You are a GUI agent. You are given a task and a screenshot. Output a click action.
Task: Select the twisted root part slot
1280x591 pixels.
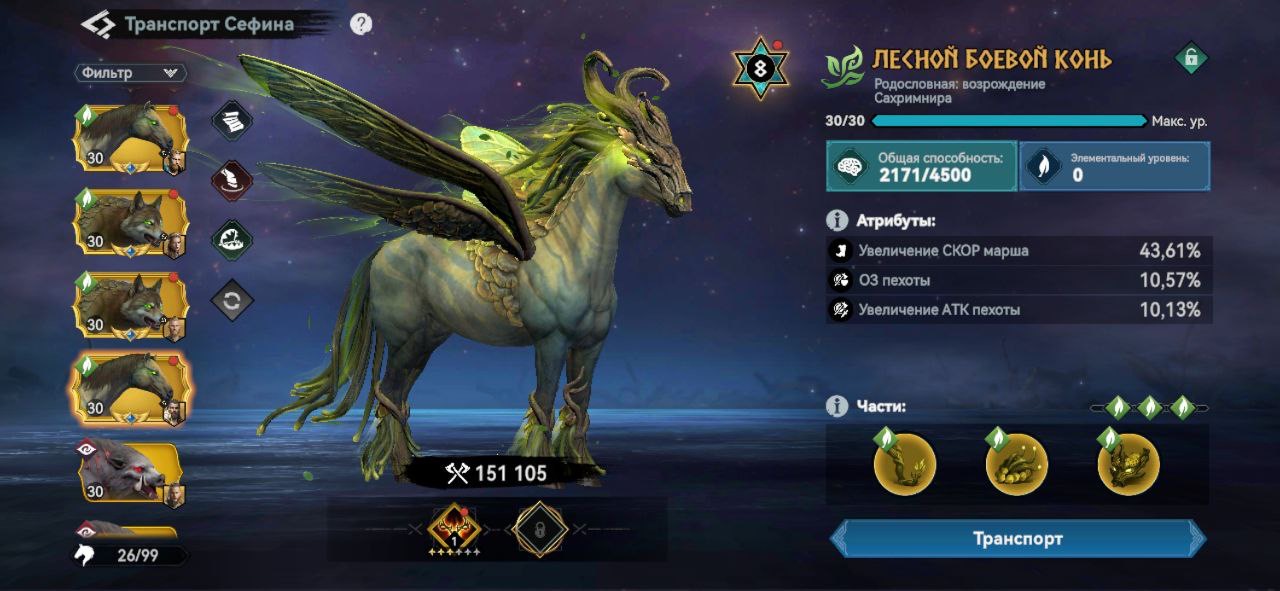[x=904, y=464]
